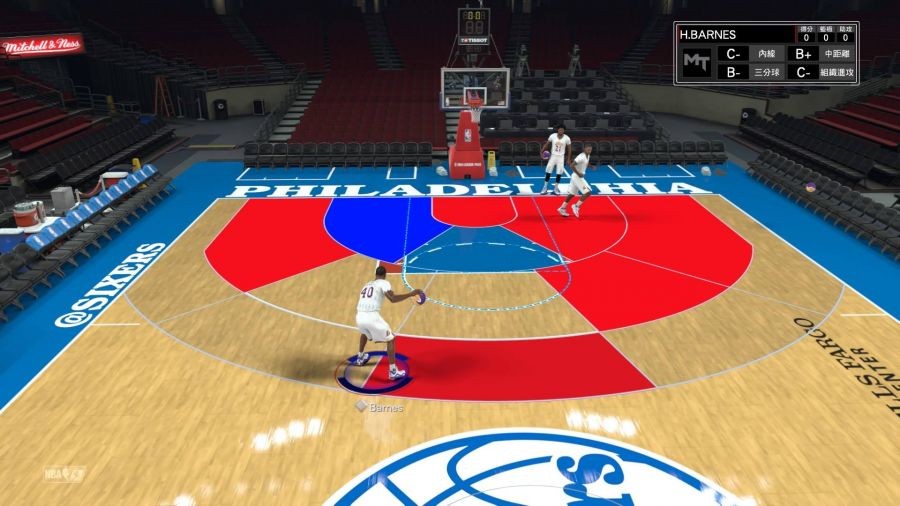Click the 組織進攻 attribute label
900x506 pixels.
(836, 72)
